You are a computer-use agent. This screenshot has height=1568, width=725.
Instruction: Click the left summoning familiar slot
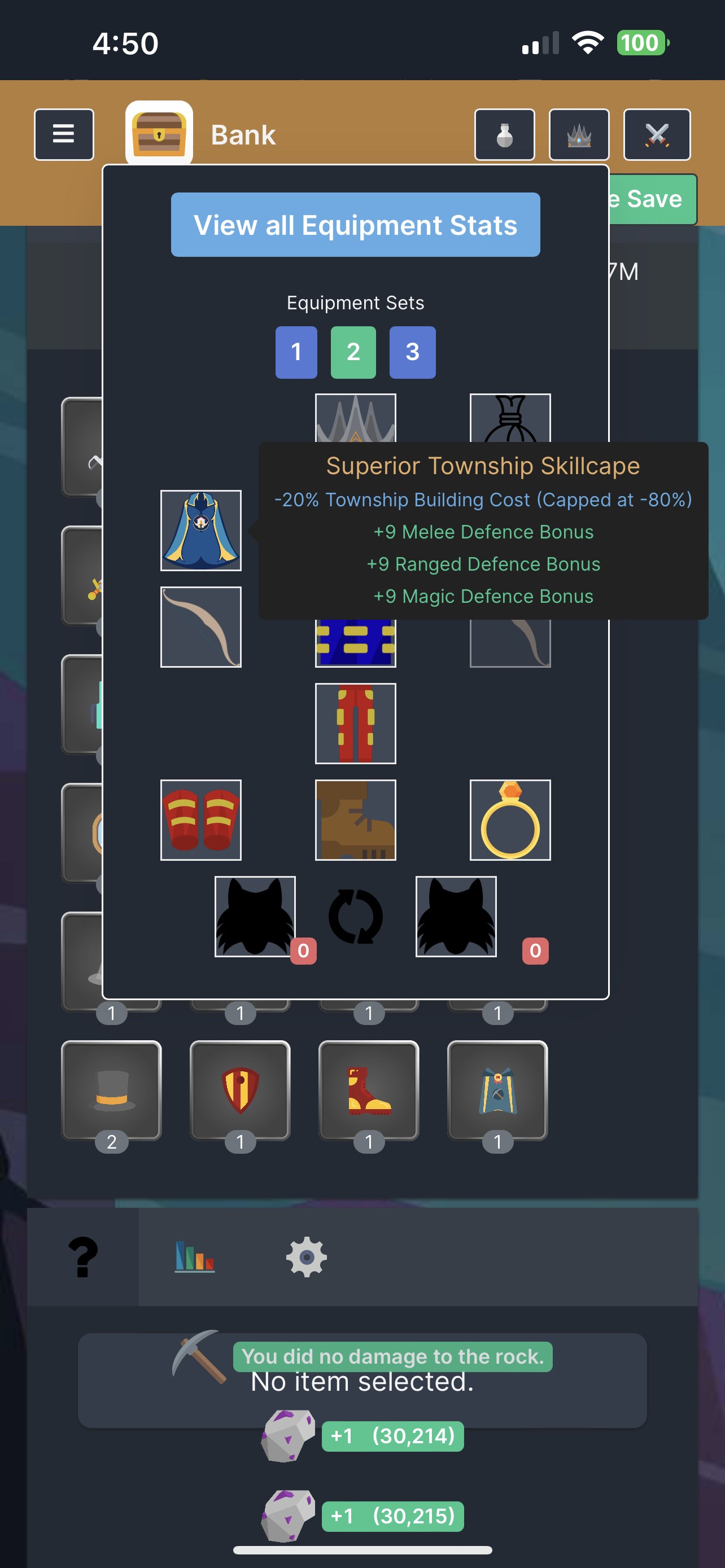(x=256, y=916)
